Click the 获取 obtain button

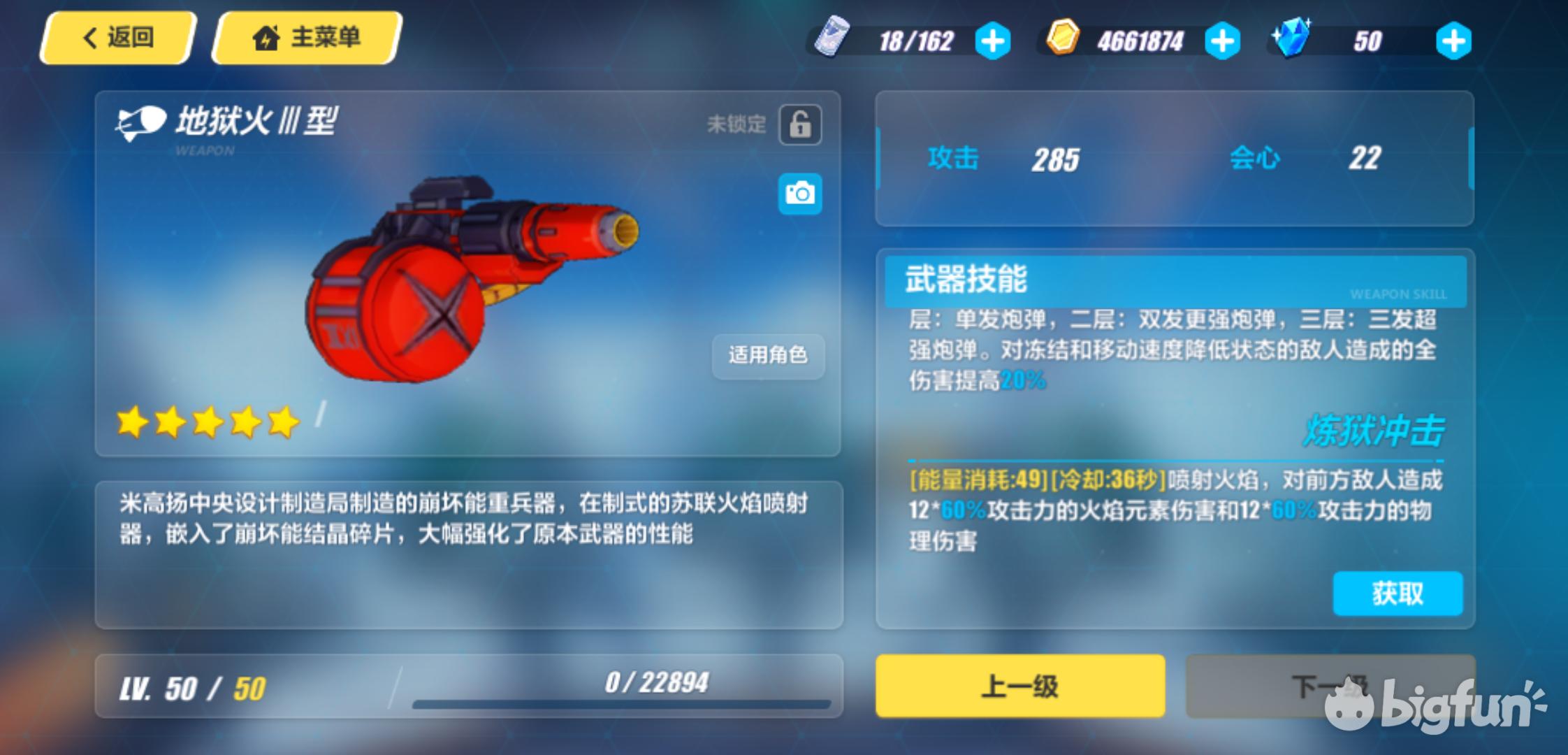point(1398,594)
